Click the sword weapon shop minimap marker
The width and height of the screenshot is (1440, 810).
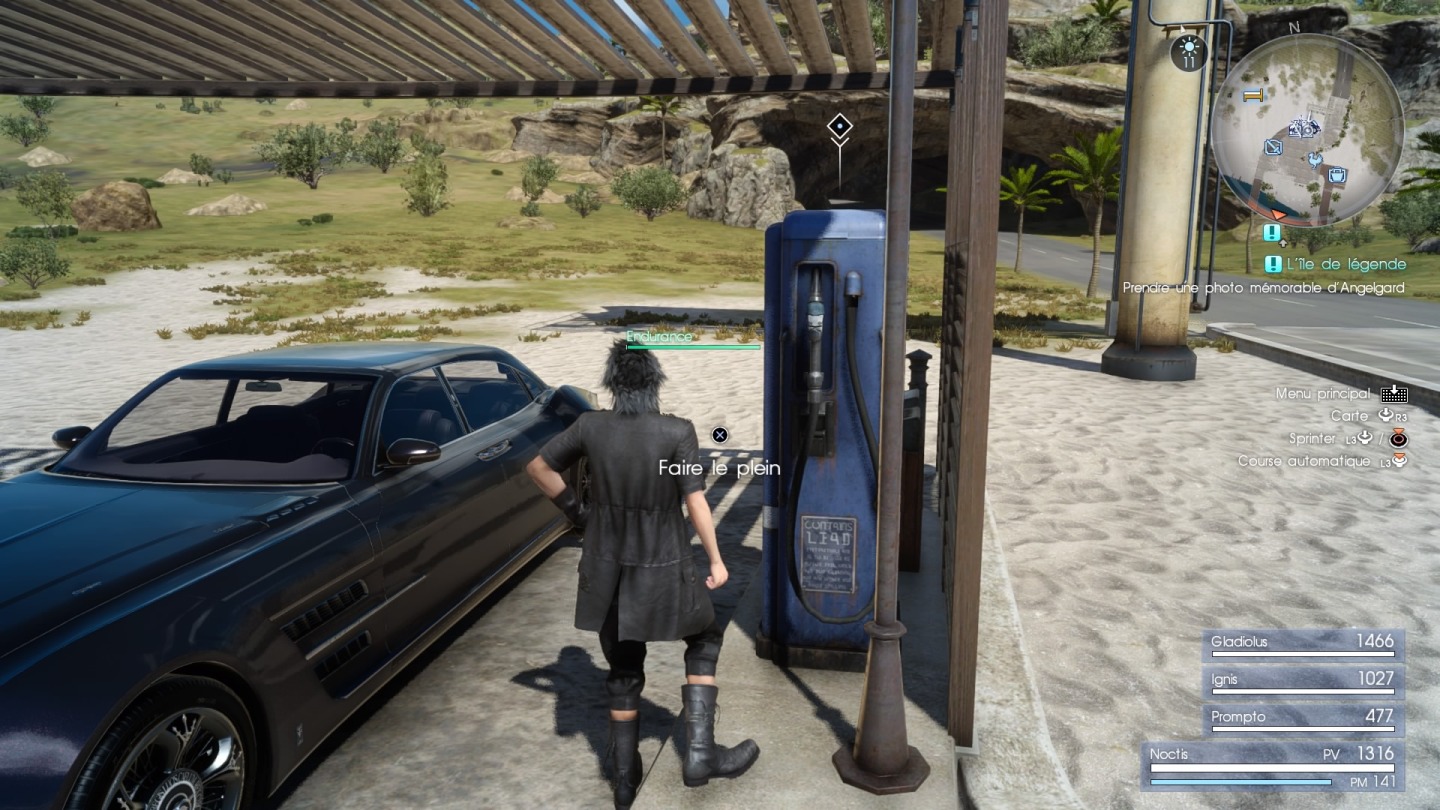(1273, 147)
